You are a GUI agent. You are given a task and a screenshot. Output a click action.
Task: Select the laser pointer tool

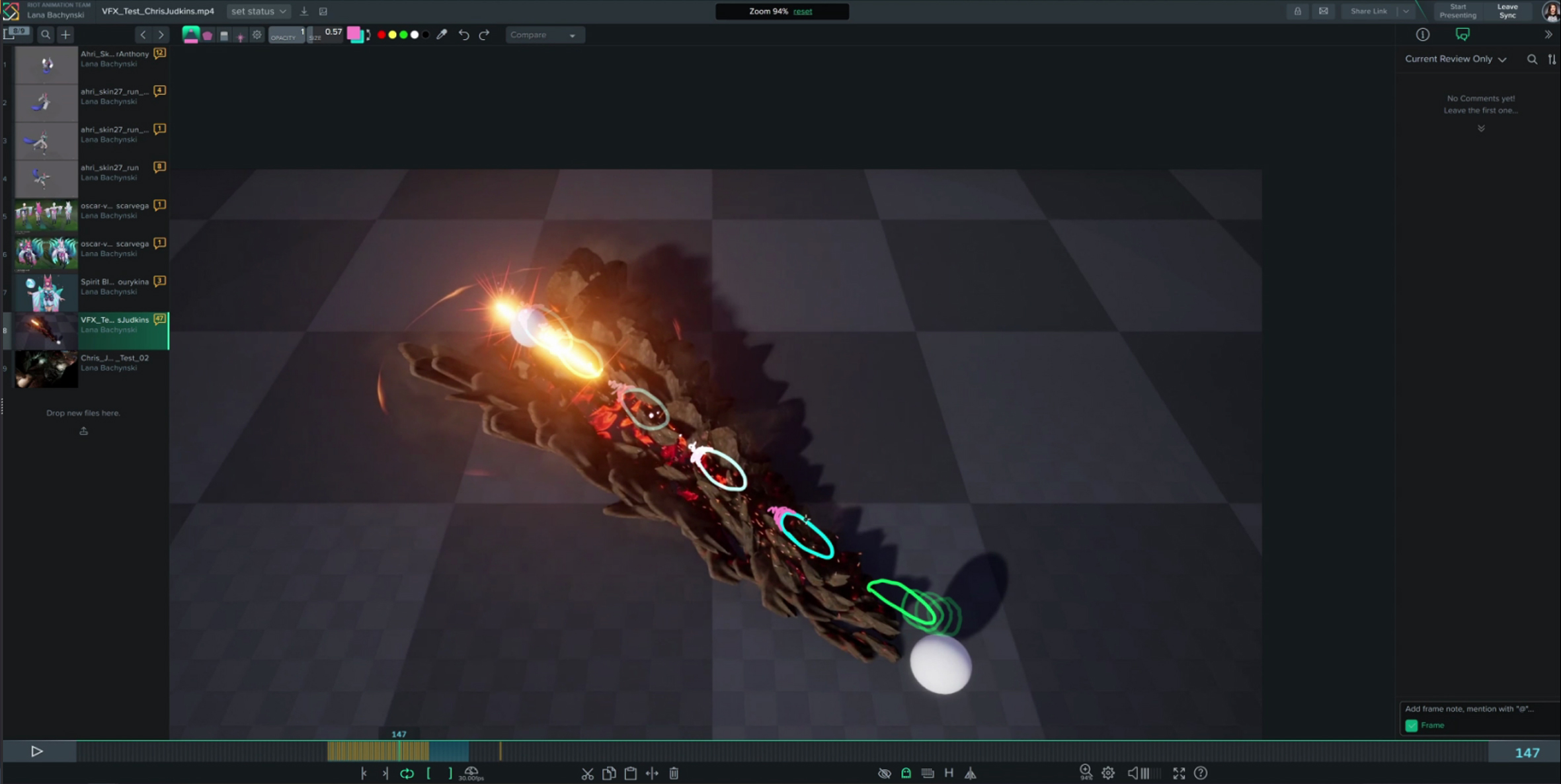[239, 34]
